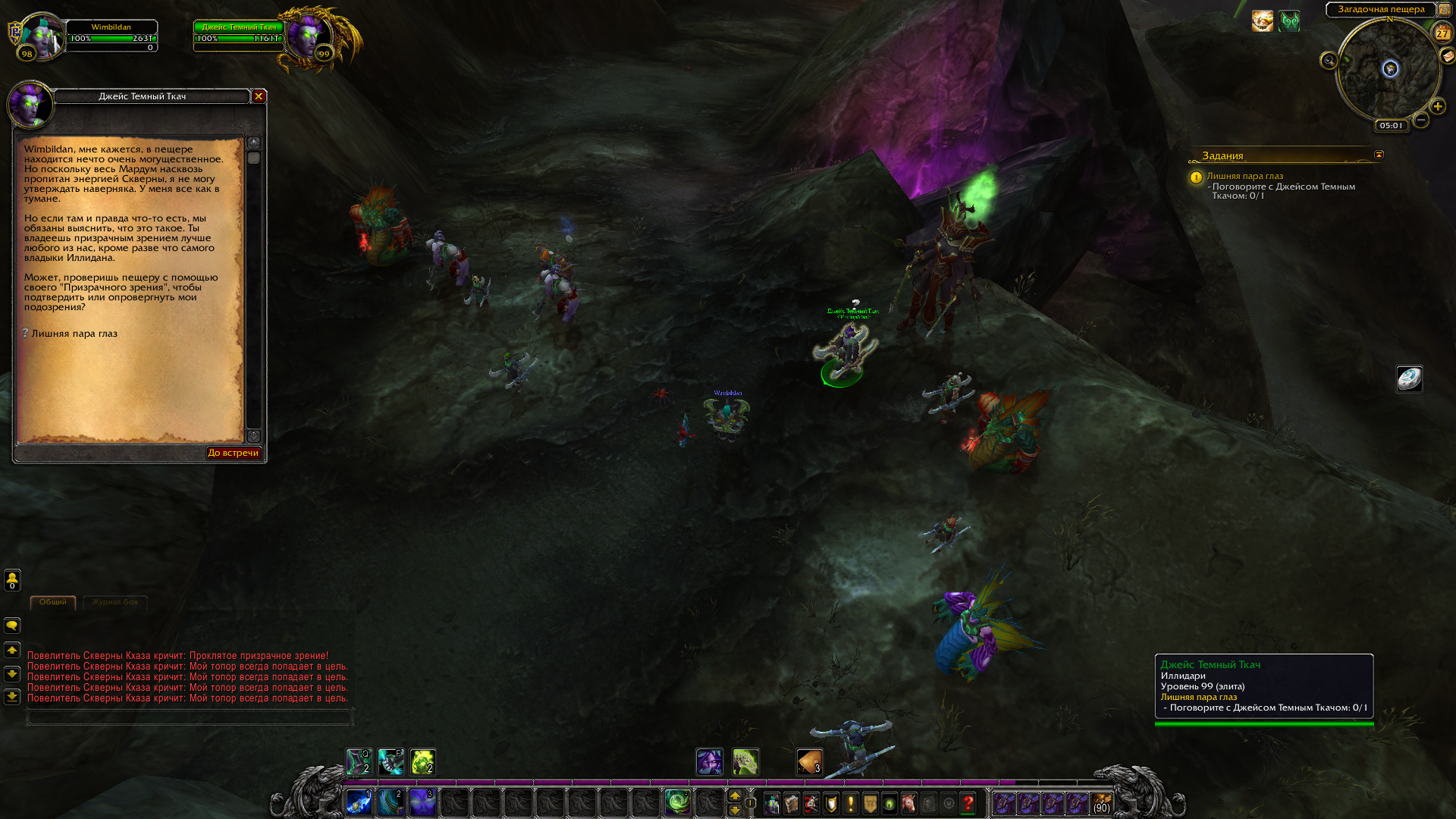
Task: Open the chat menu speech bubble button
Action: (x=12, y=626)
